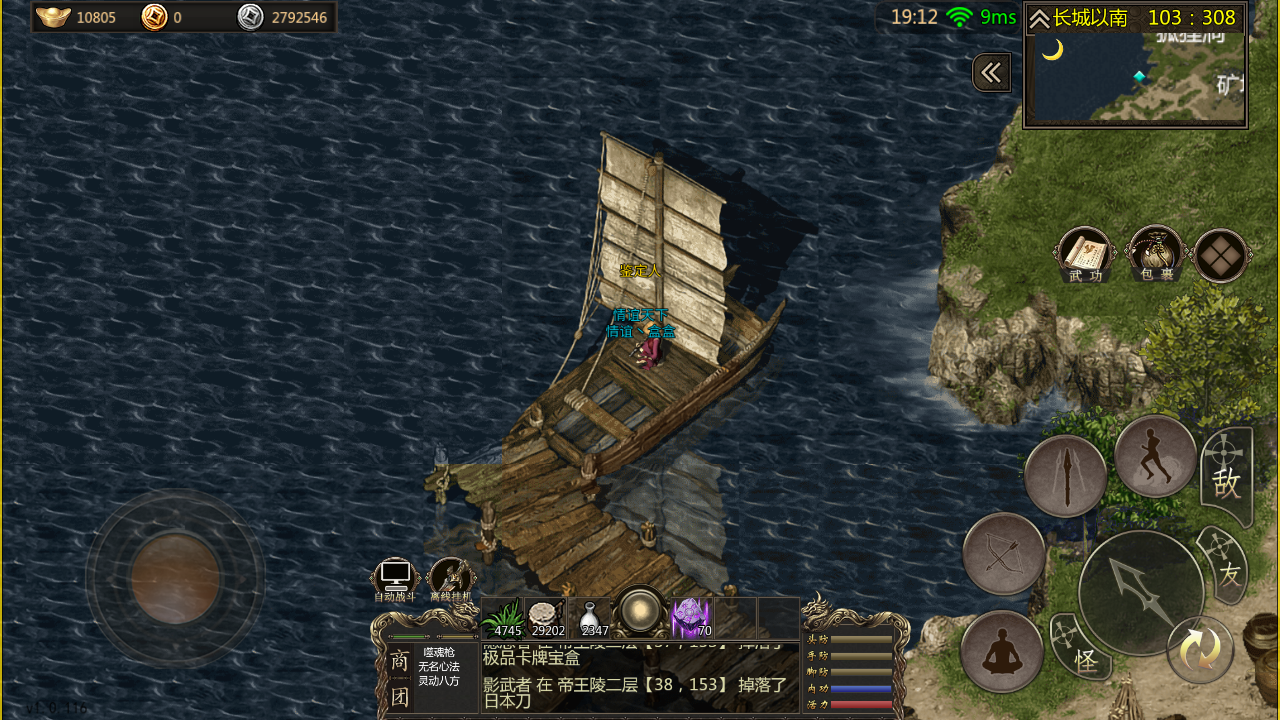This screenshot has height=720, width=1280.
Task: Tap the diamond-pattern round menu button
Action: coord(1221,256)
